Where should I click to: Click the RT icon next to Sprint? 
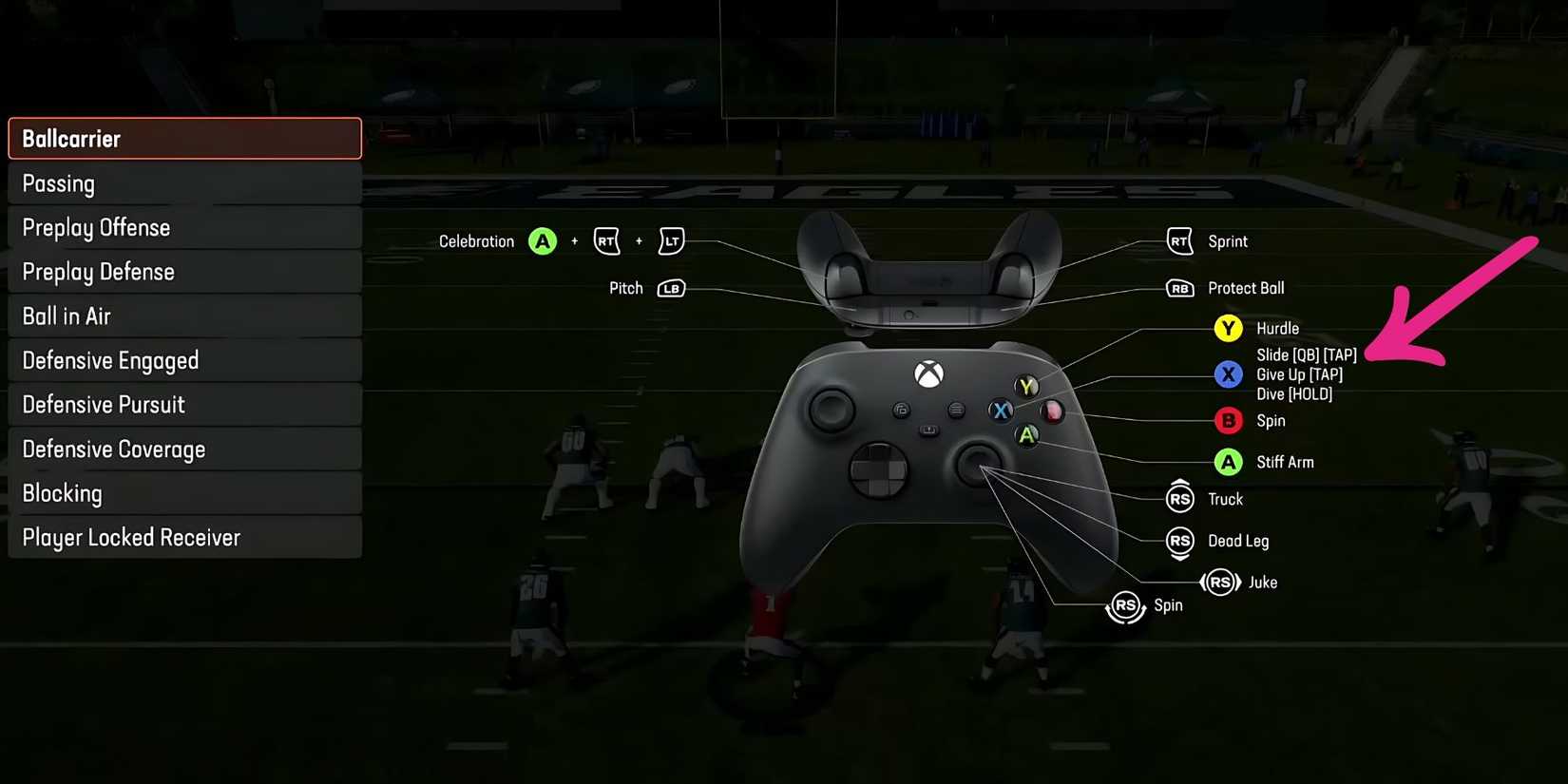(x=1178, y=240)
